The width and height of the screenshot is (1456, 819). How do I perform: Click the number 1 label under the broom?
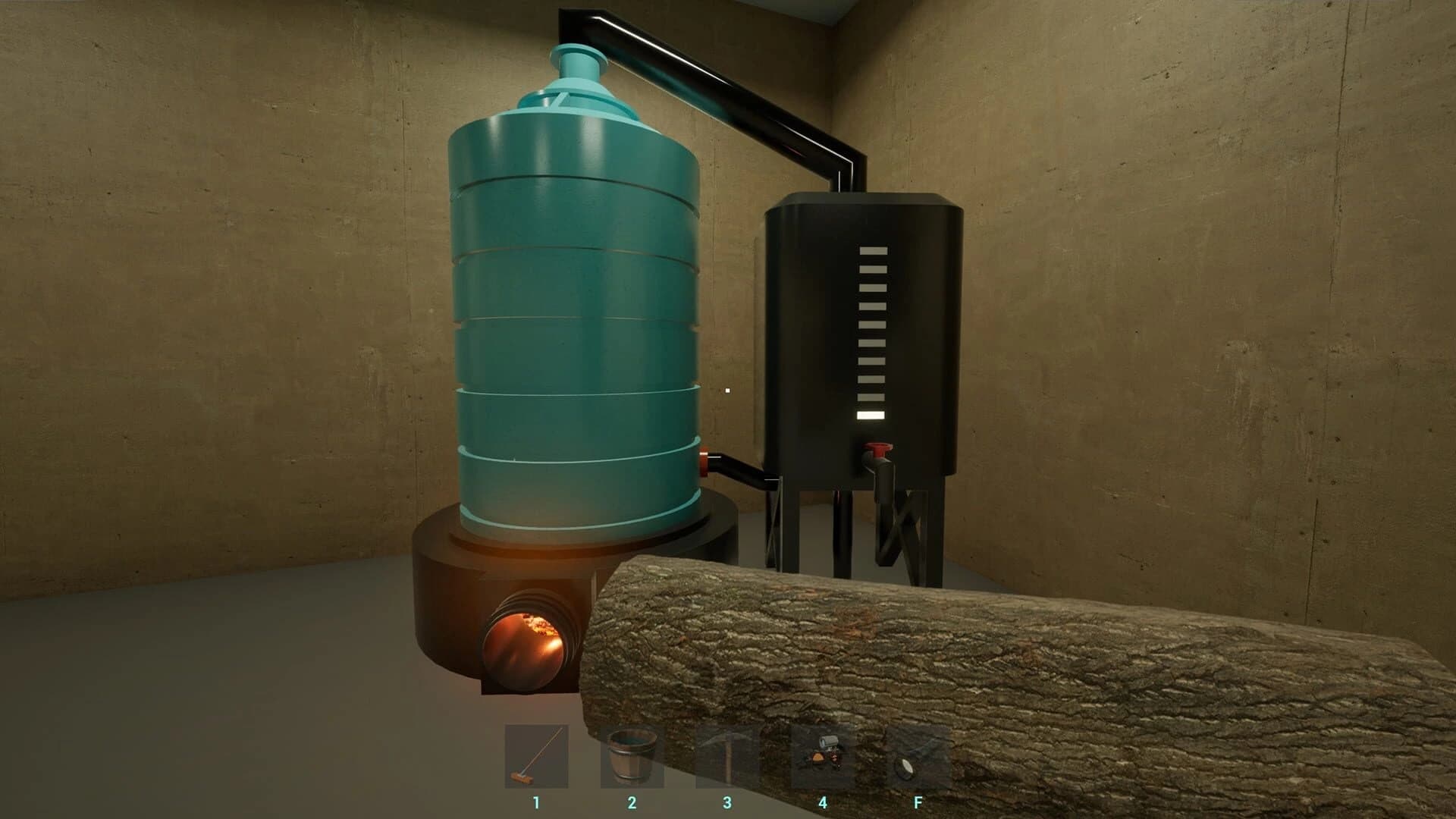[535, 799]
